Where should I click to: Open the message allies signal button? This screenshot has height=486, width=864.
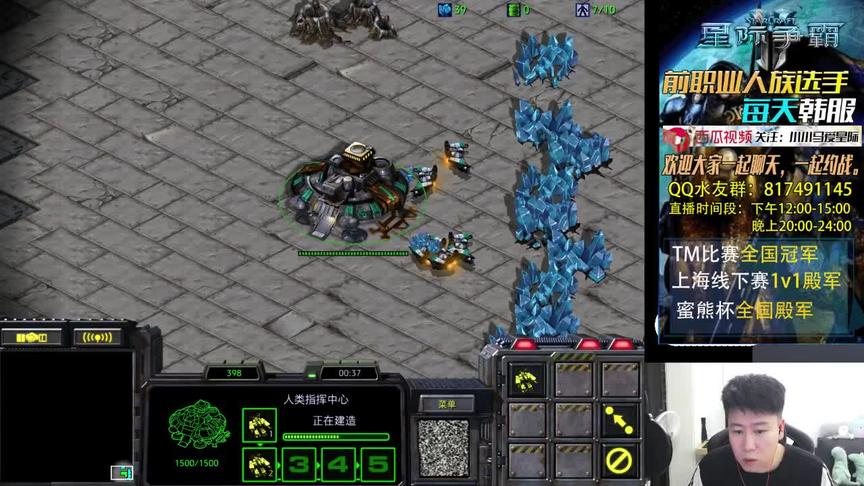click(x=97, y=337)
